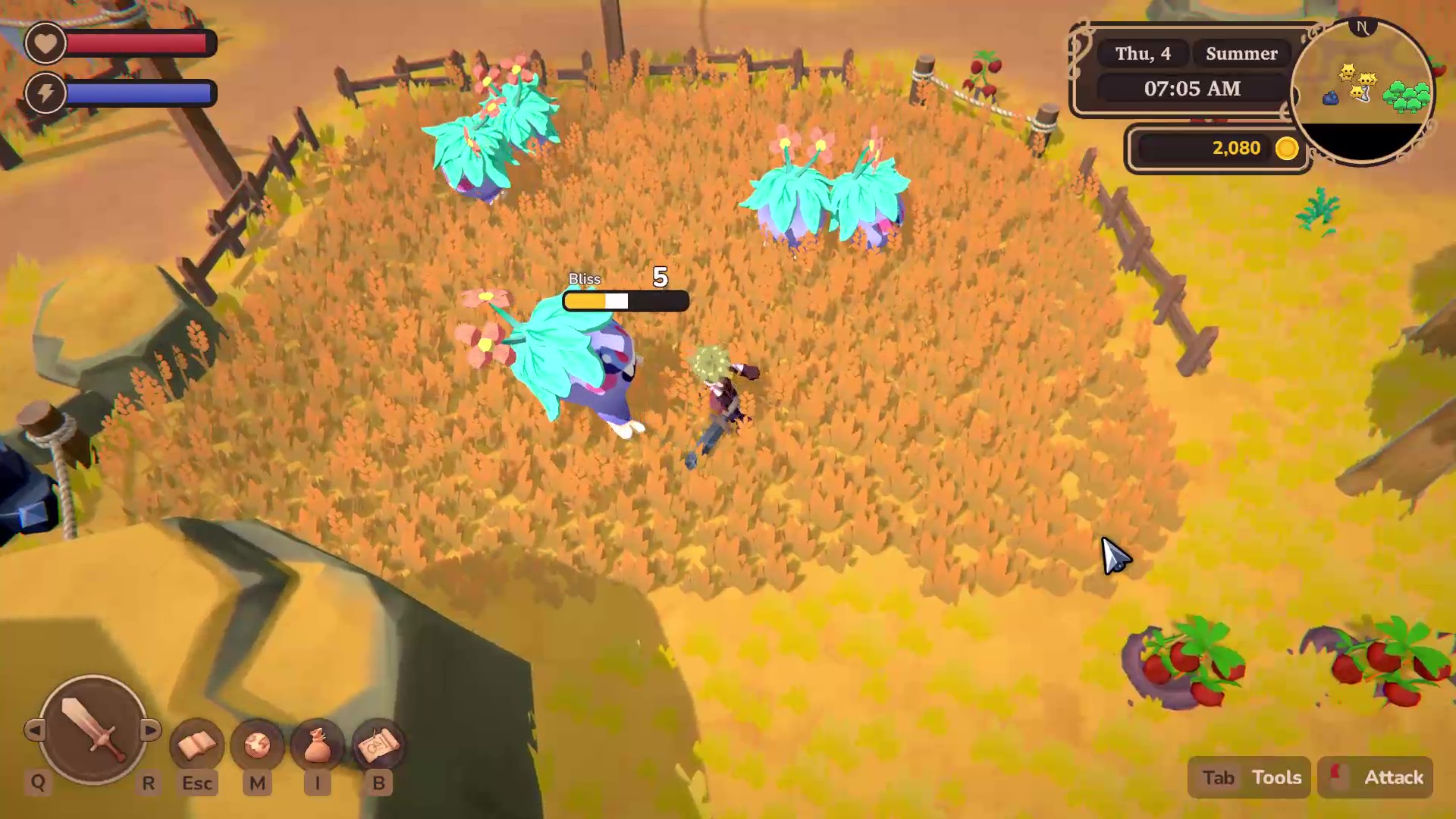Open the world map globe icon
Image resolution: width=1456 pixels, height=819 pixels.
(257, 745)
